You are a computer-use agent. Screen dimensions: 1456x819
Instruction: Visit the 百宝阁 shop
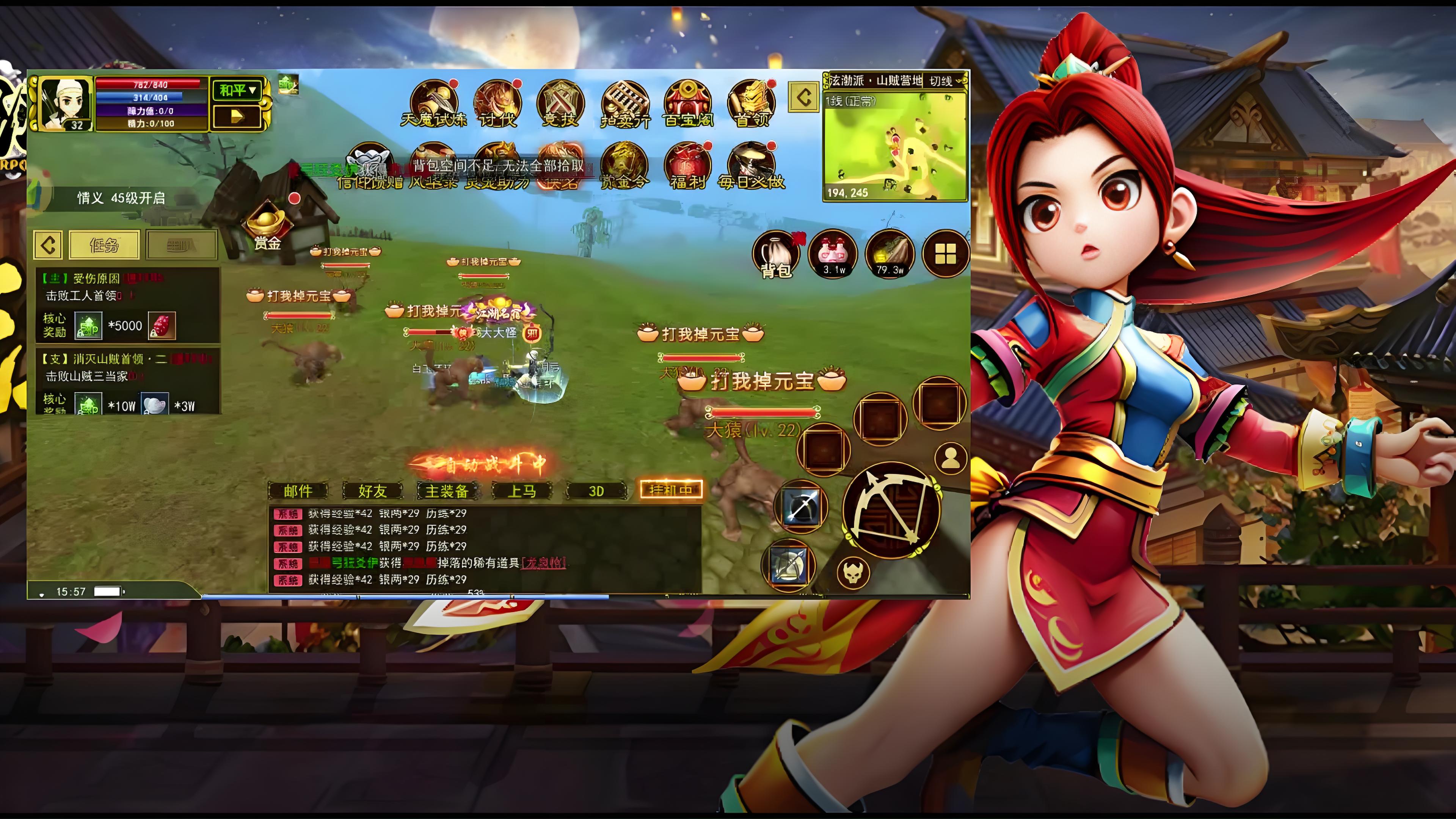pyautogui.click(x=687, y=103)
